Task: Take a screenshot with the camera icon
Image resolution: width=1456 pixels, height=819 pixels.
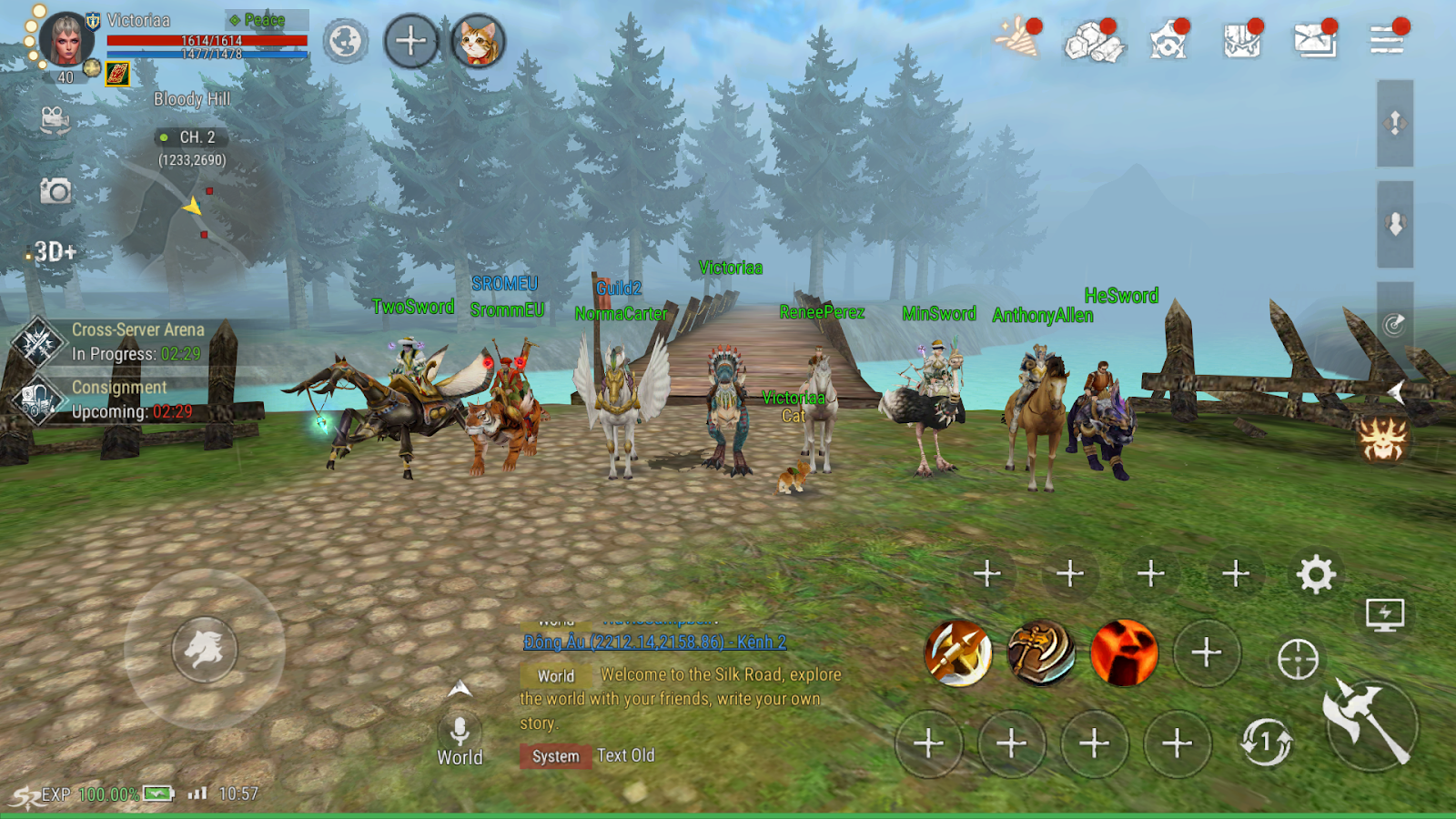Action: (56, 191)
